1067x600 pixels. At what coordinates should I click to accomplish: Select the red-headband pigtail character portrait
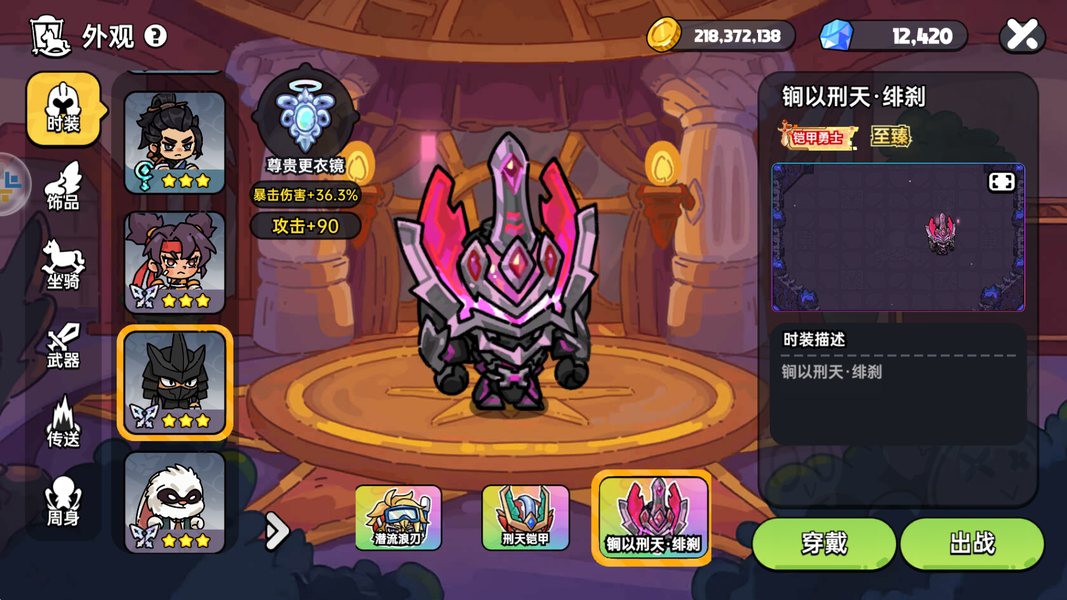(x=175, y=262)
